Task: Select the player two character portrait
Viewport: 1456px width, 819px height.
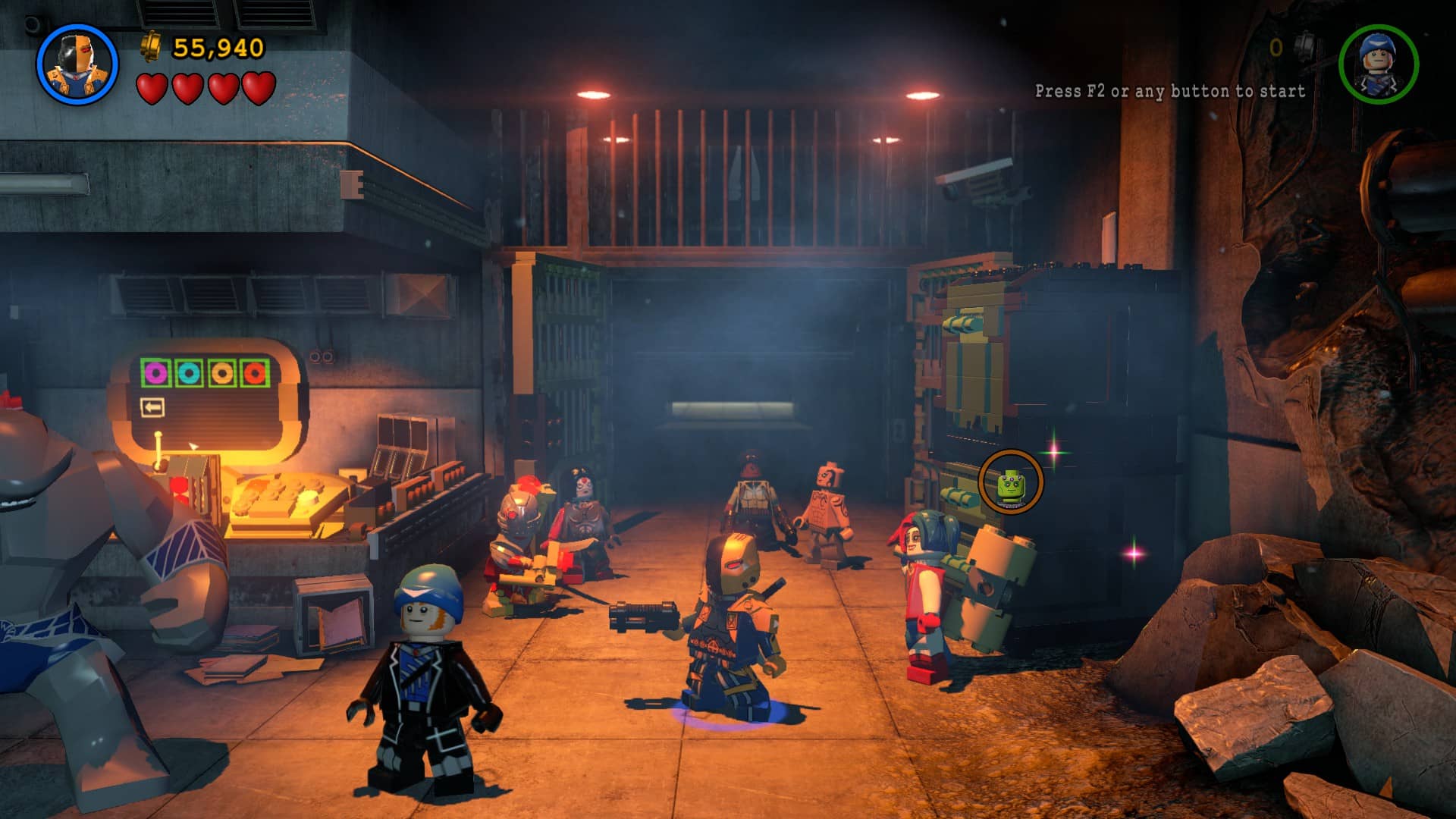Action: (x=1378, y=64)
